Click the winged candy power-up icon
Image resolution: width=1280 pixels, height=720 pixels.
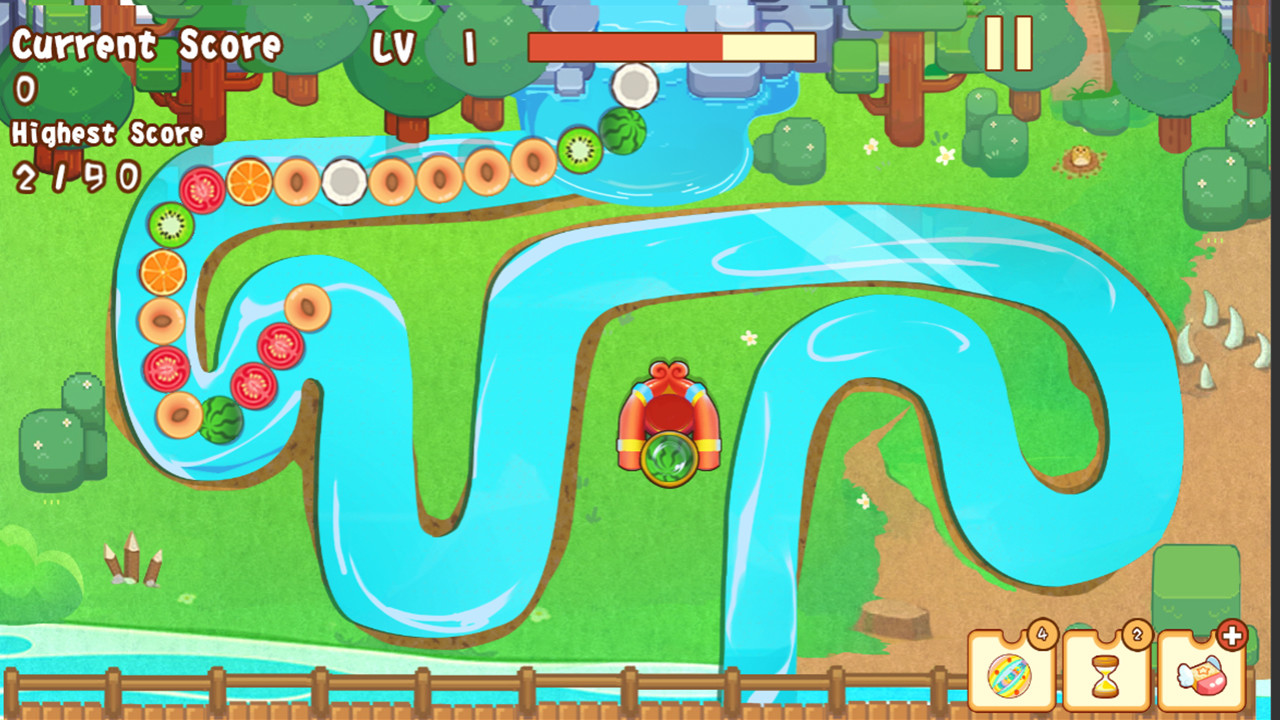pos(1203,679)
